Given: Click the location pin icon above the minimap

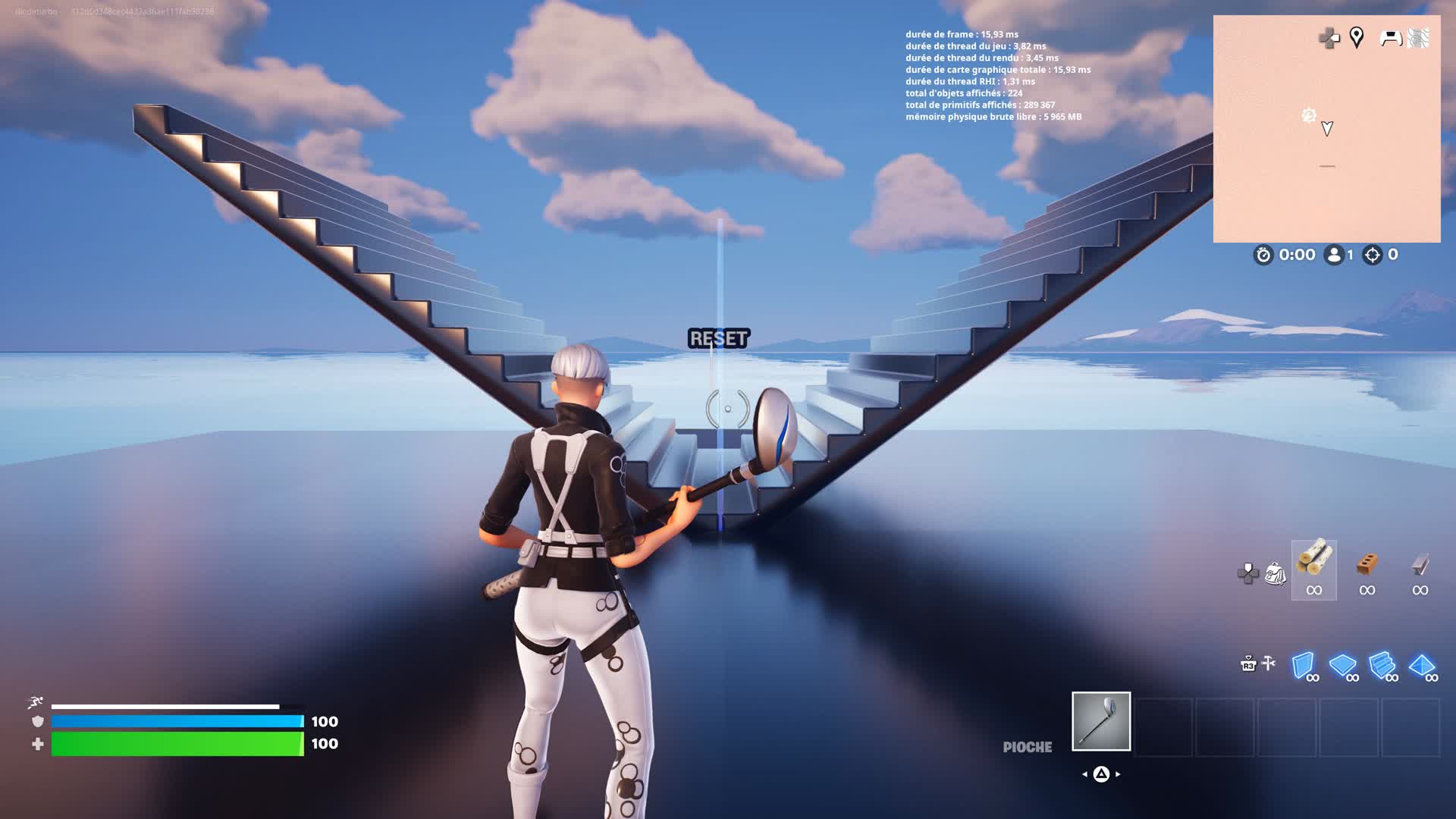Looking at the screenshot, I should (1355, 38).
